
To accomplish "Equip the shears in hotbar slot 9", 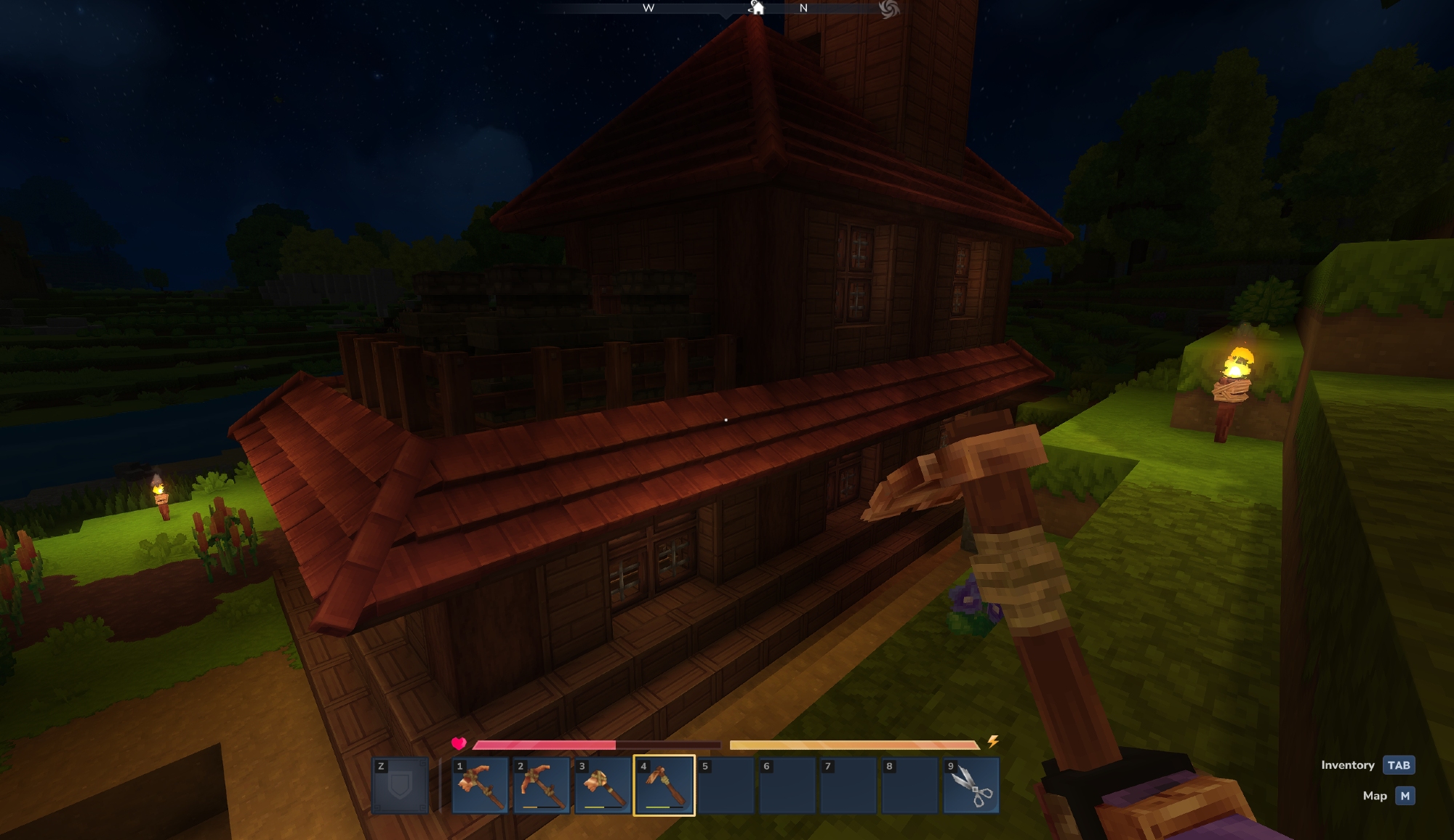I will tap(971, 786).
